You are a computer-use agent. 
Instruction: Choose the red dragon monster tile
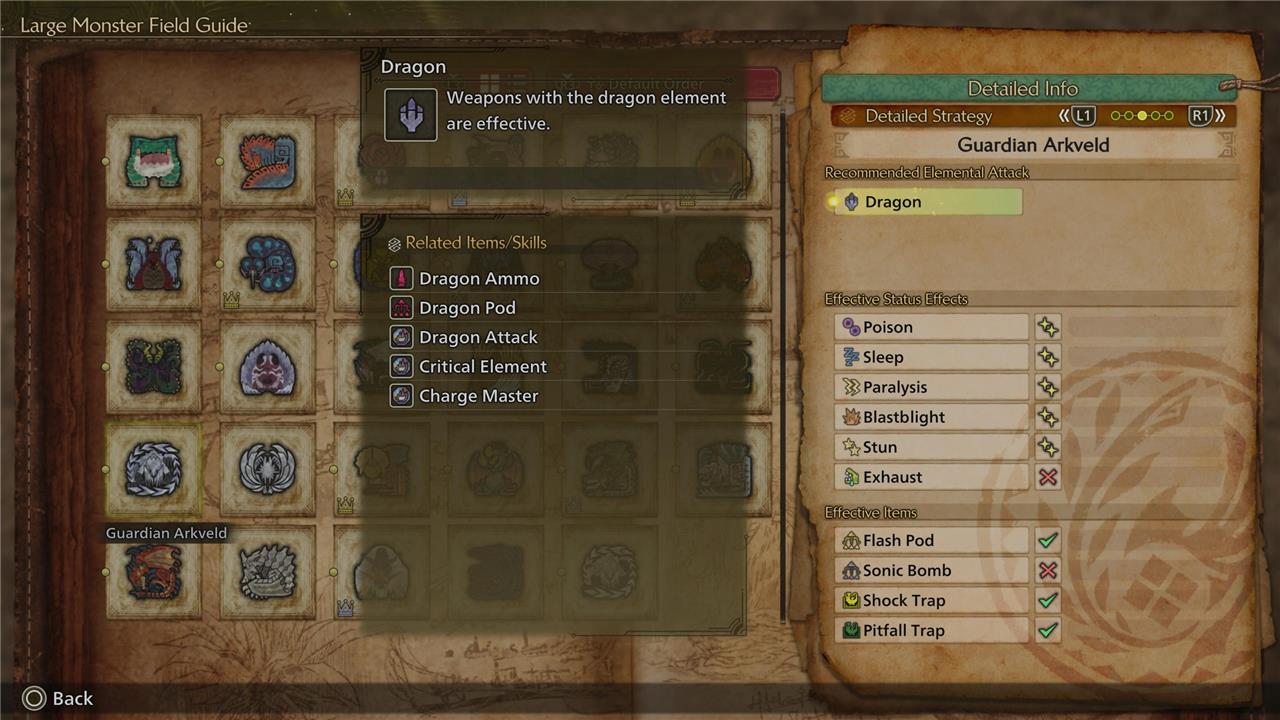click(x=153, y=572)
